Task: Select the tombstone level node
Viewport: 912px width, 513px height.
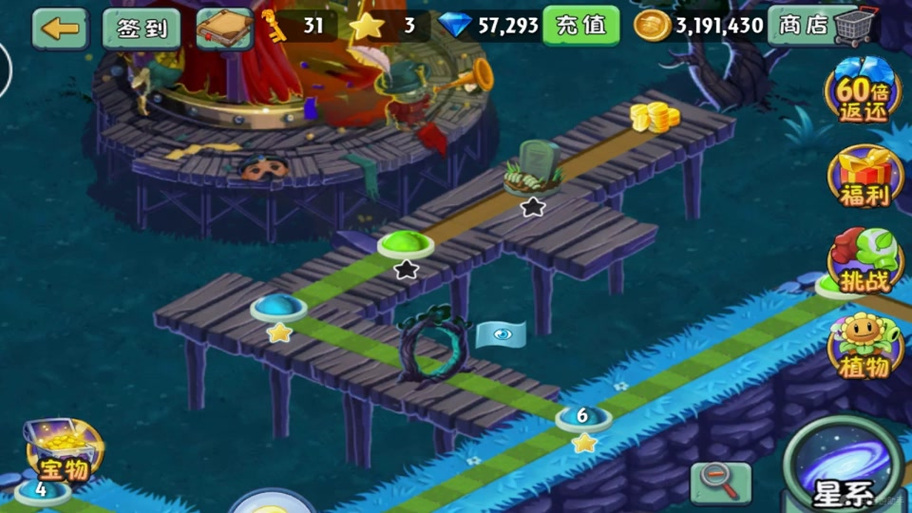Action: coord(533,170)
